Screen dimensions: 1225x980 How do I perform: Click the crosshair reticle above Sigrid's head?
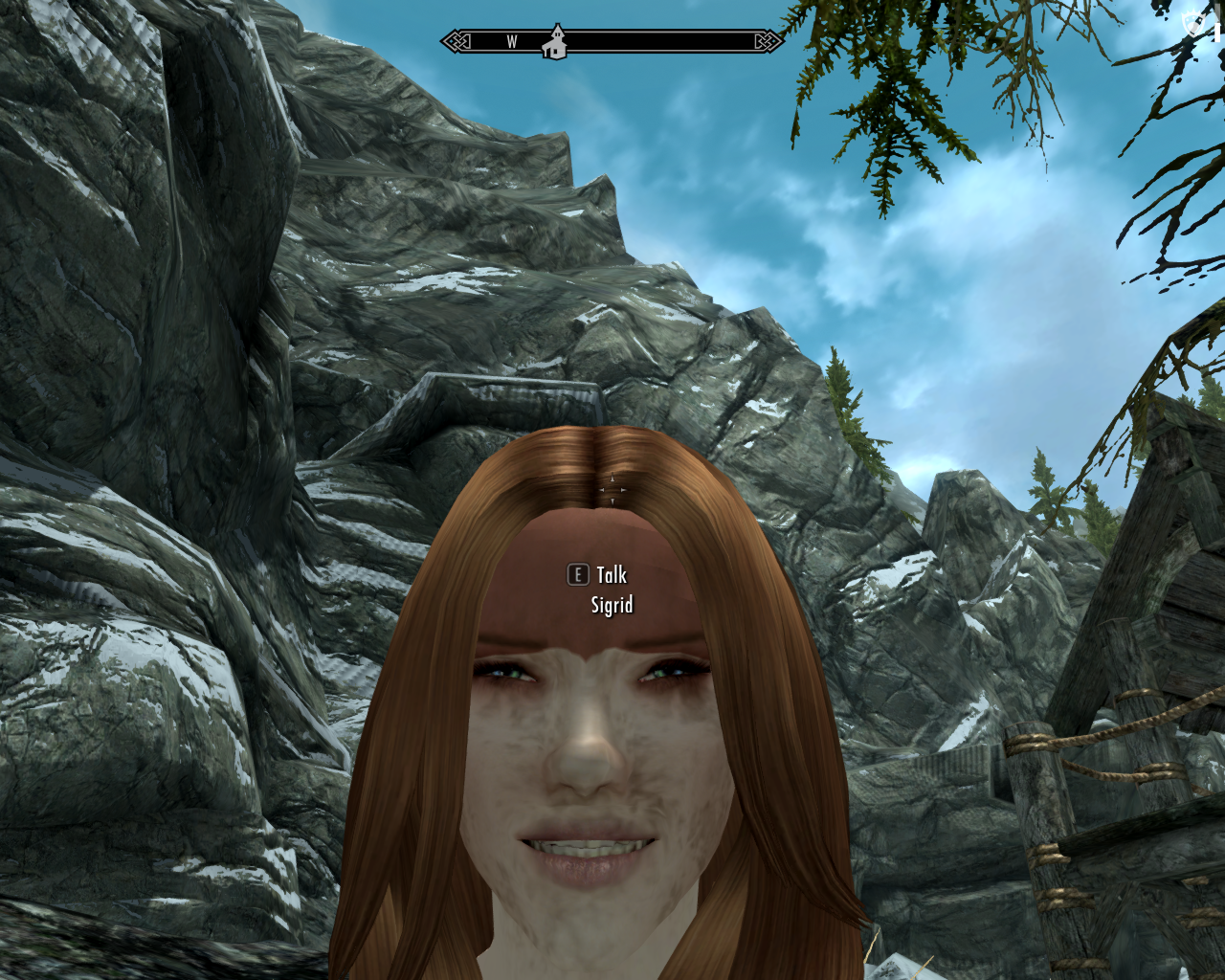(611, 488)
